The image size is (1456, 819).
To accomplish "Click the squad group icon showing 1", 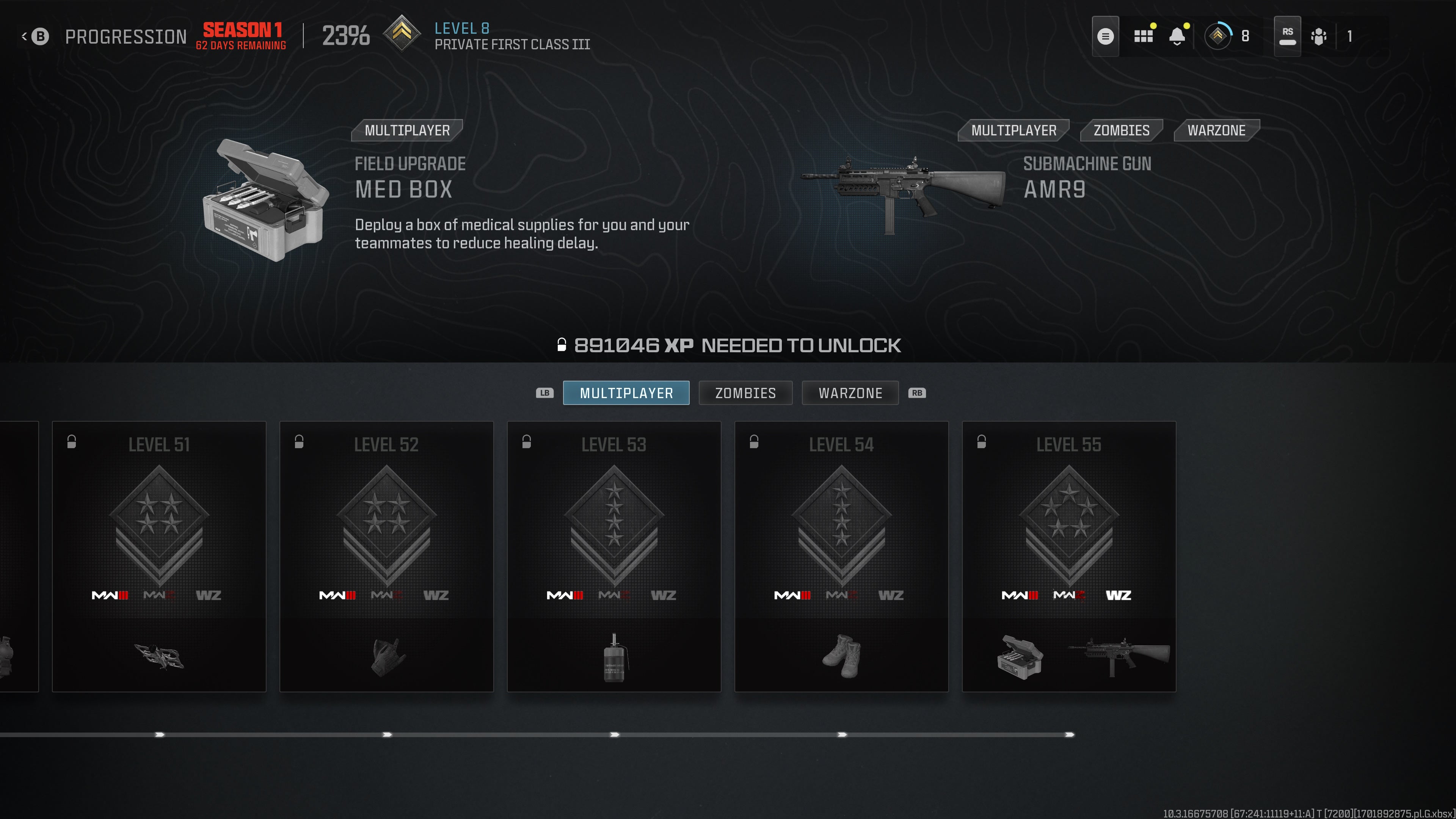I will [1319, 37].
